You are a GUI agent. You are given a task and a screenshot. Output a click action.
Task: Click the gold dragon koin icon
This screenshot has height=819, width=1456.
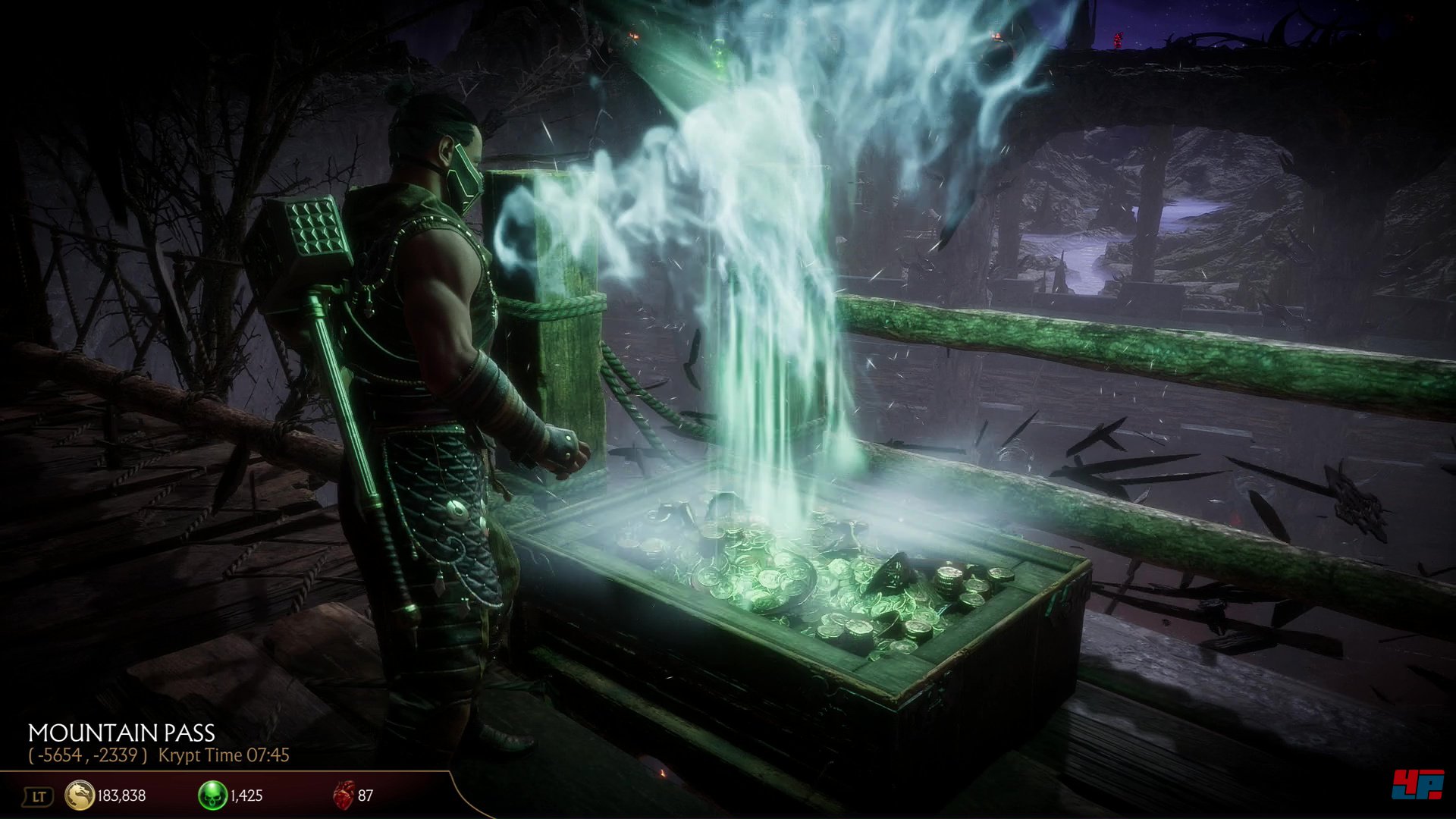click(x=80, y=795)
